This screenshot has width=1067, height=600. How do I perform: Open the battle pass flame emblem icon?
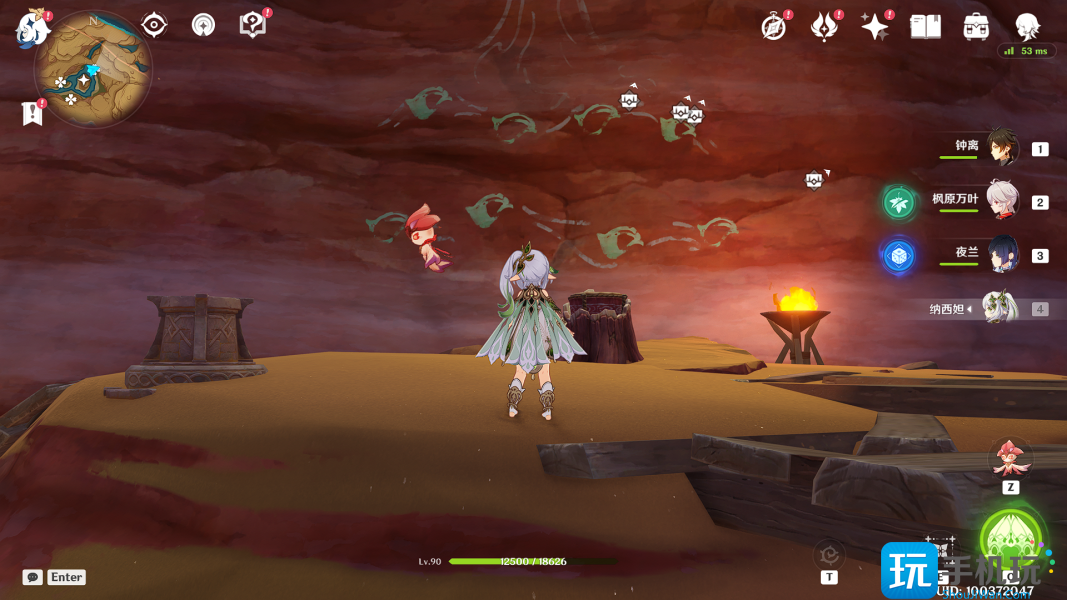tap(824, 27)
